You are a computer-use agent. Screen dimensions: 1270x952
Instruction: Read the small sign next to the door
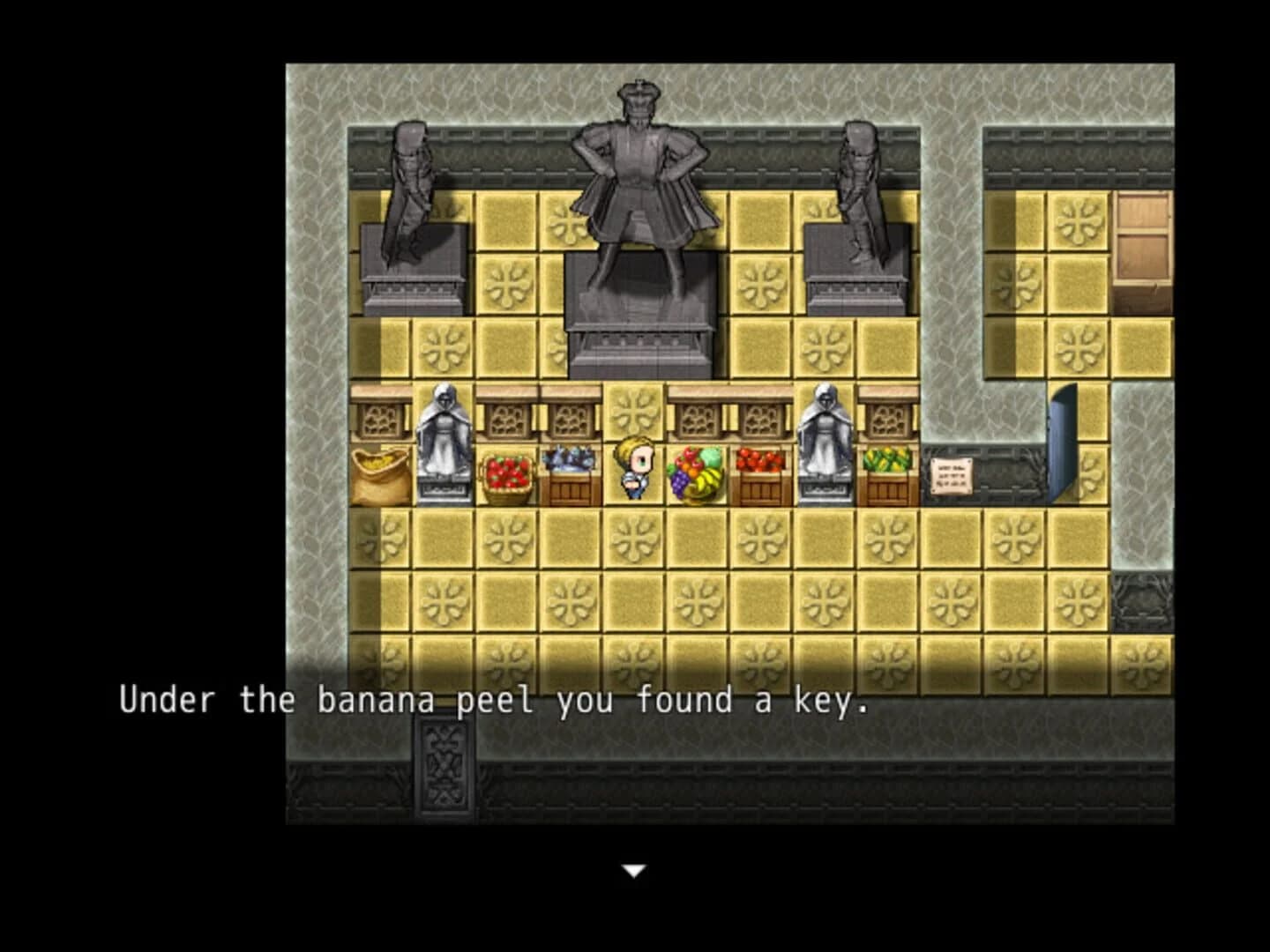[x=951, y=474]
